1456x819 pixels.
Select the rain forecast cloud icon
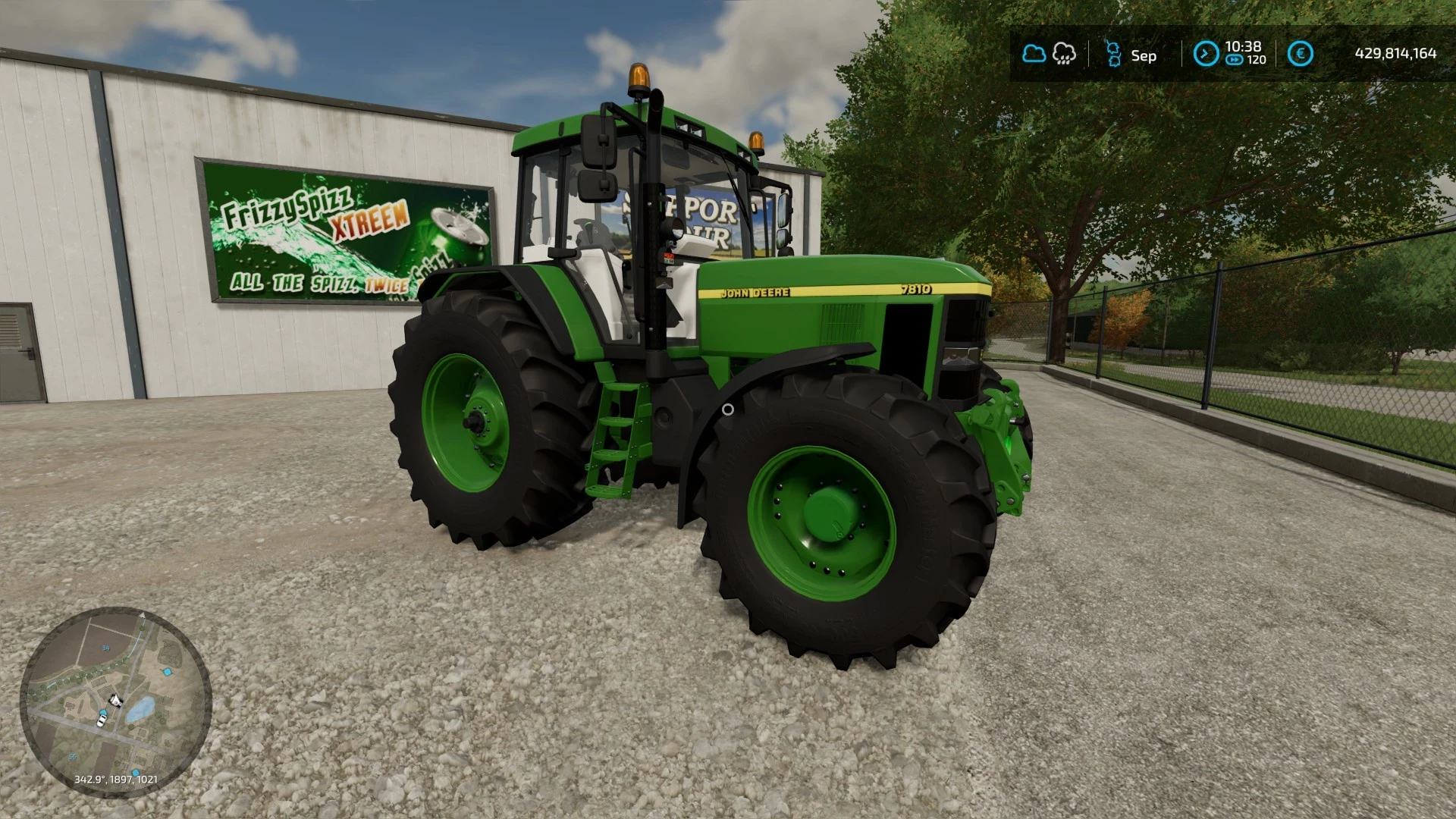[1064, 55]
